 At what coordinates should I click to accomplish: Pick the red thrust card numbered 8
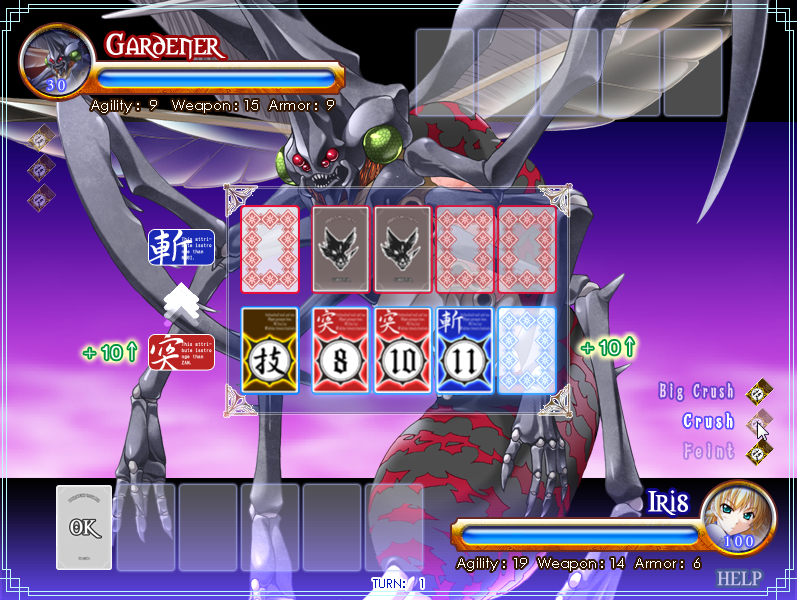point(340,350)
